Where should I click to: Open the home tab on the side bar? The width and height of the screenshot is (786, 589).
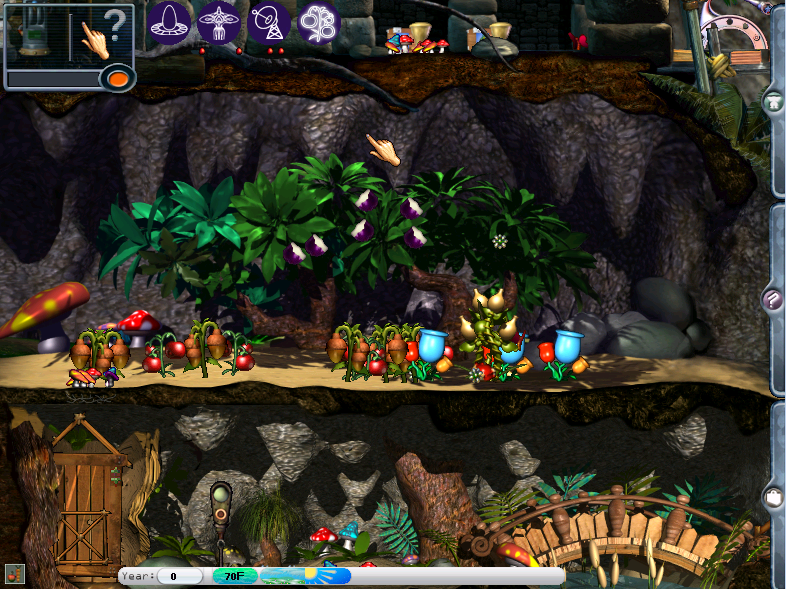click(x=773, y=102)
